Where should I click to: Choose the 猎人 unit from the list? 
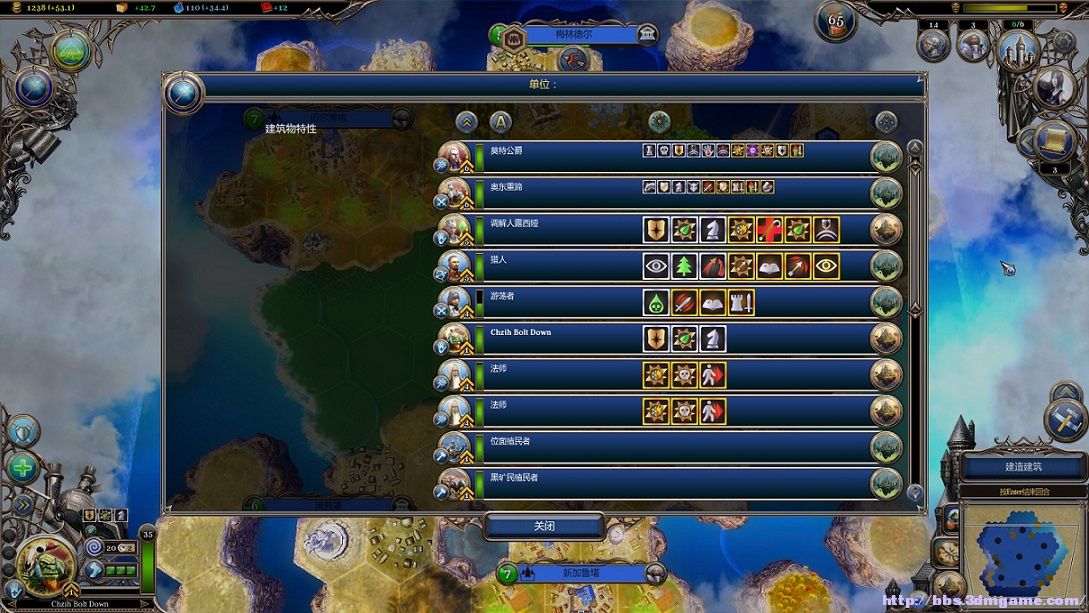click(560, 265)
